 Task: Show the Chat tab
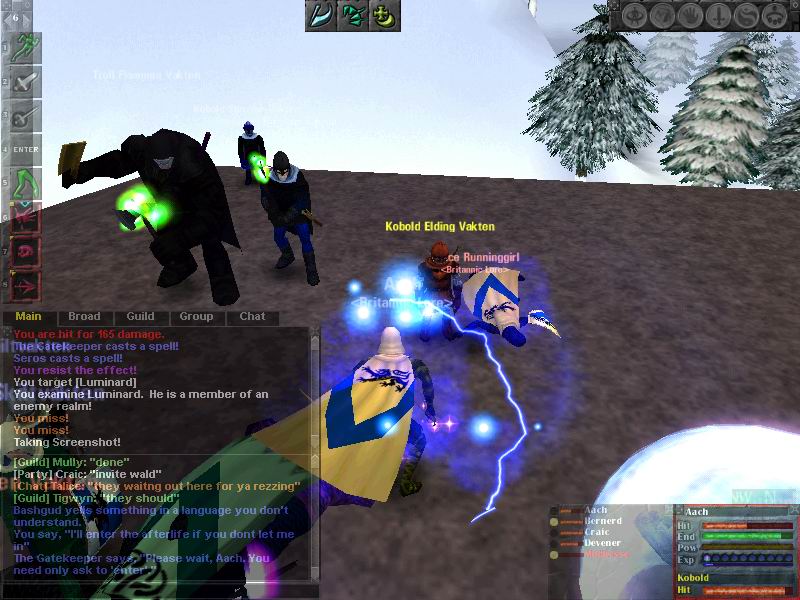click(x=252, y=316)
